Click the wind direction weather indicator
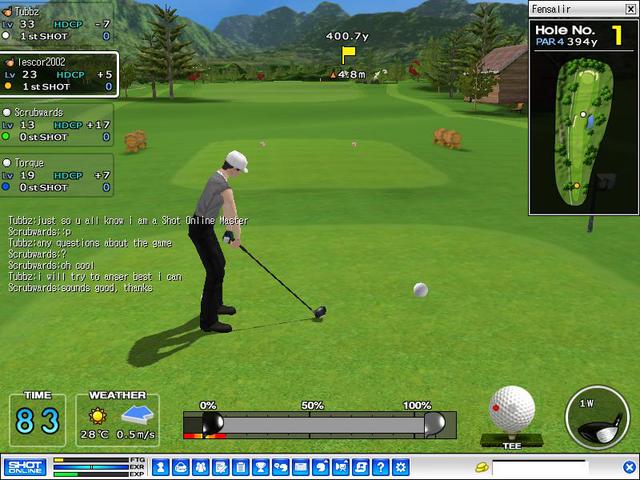 pos(135,414)
